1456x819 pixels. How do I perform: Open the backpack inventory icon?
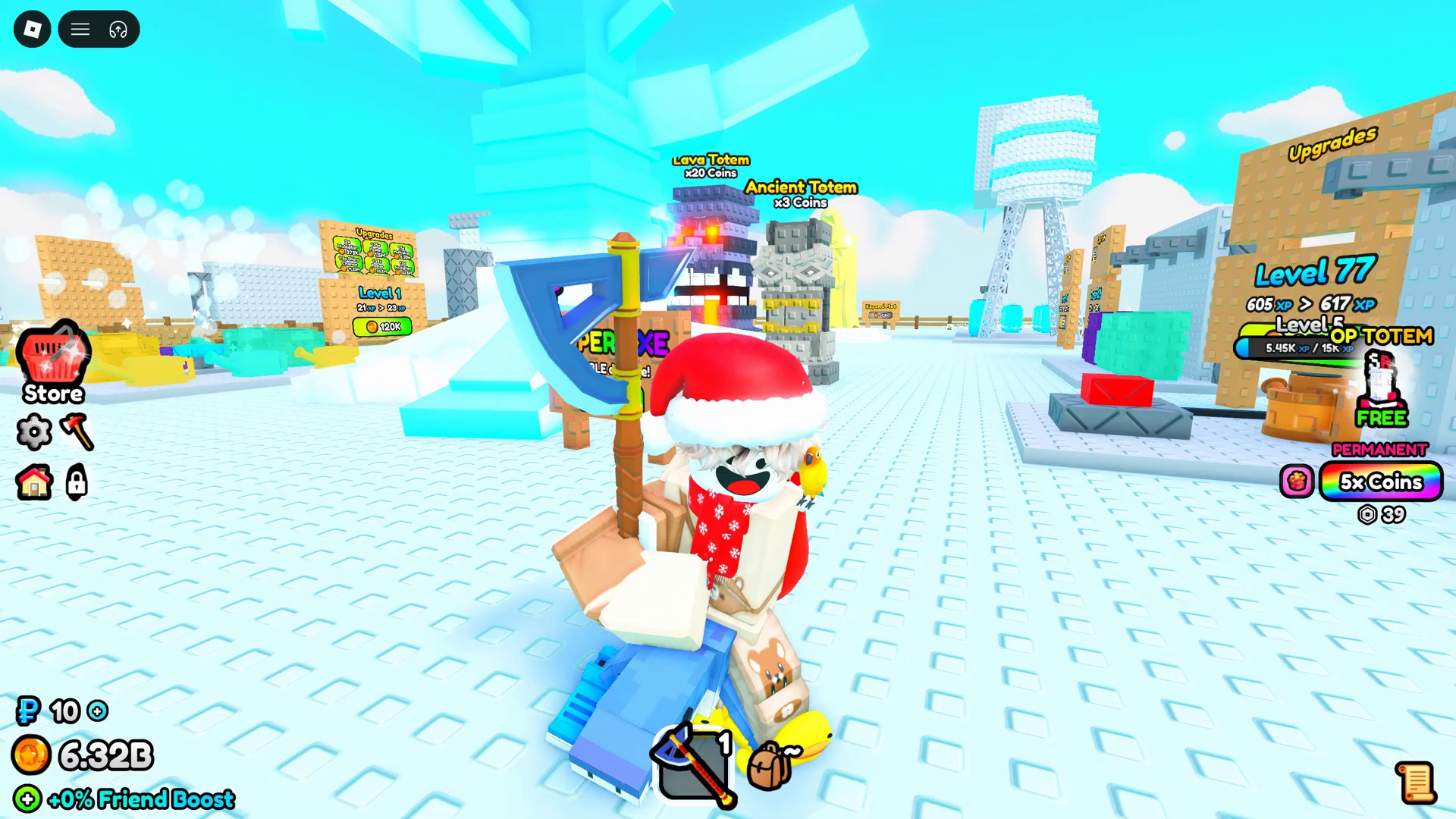770,766
